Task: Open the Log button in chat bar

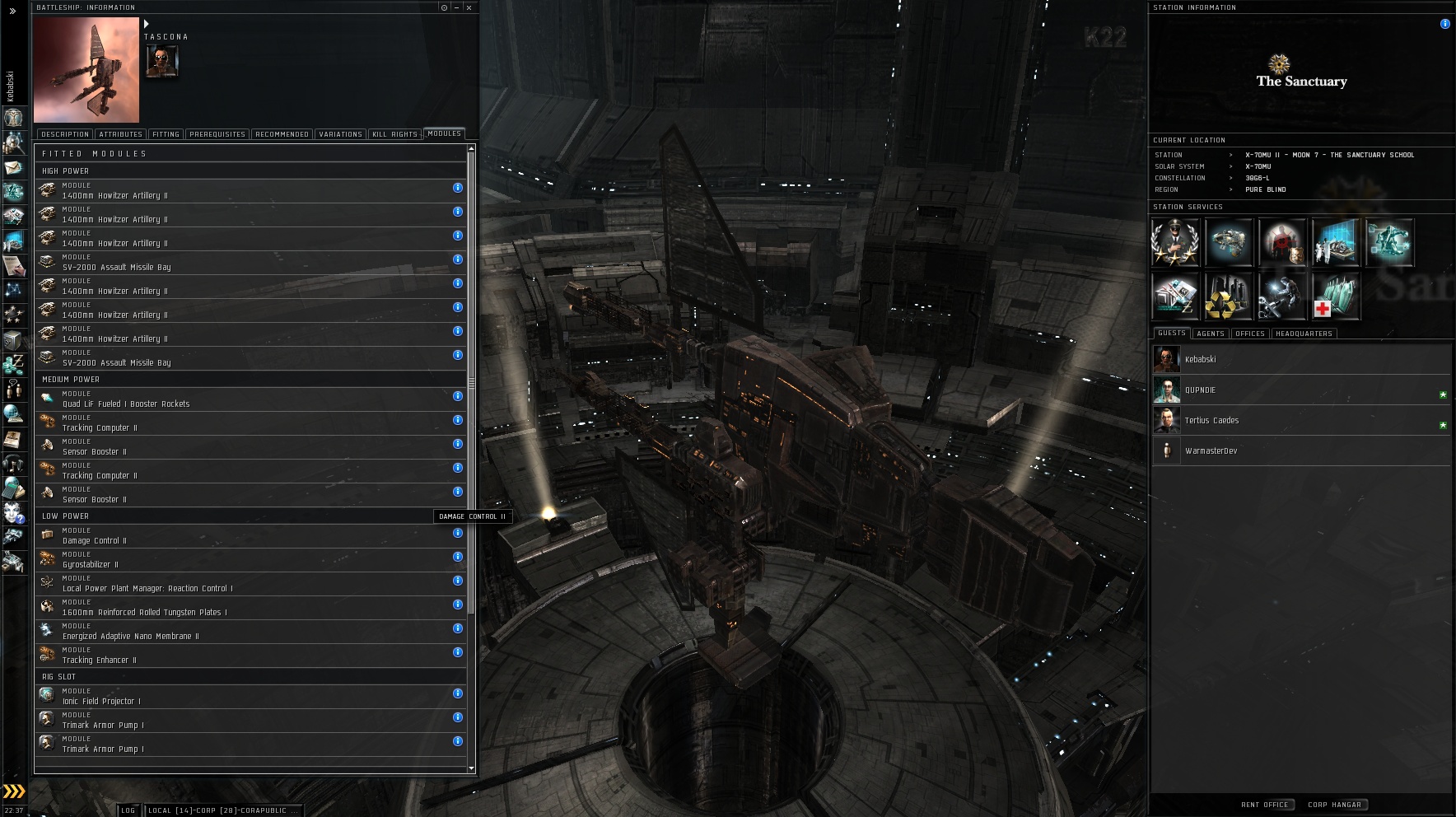Action: pos(128,810)
